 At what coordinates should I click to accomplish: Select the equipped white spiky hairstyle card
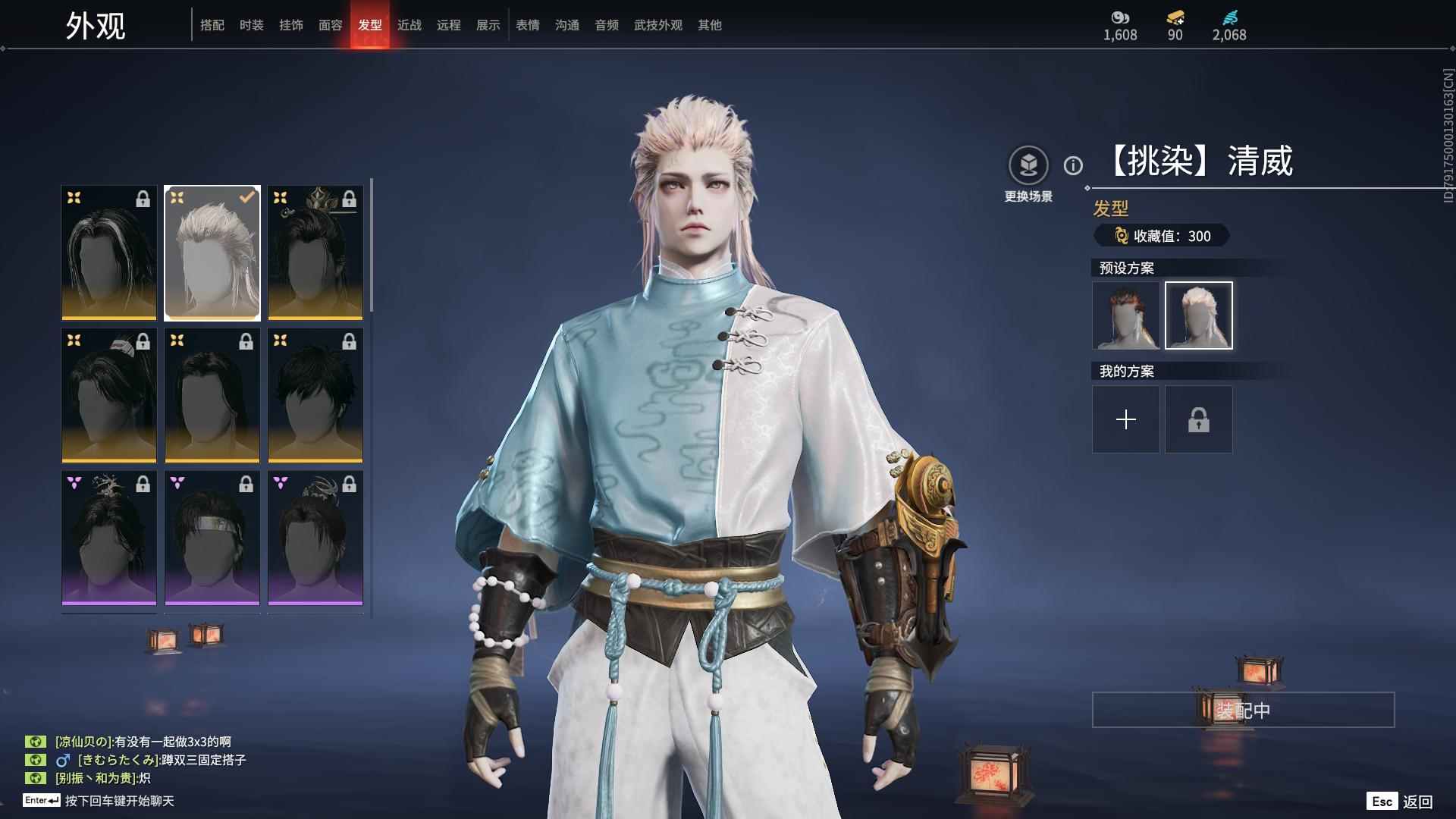[x=212, y=253]
